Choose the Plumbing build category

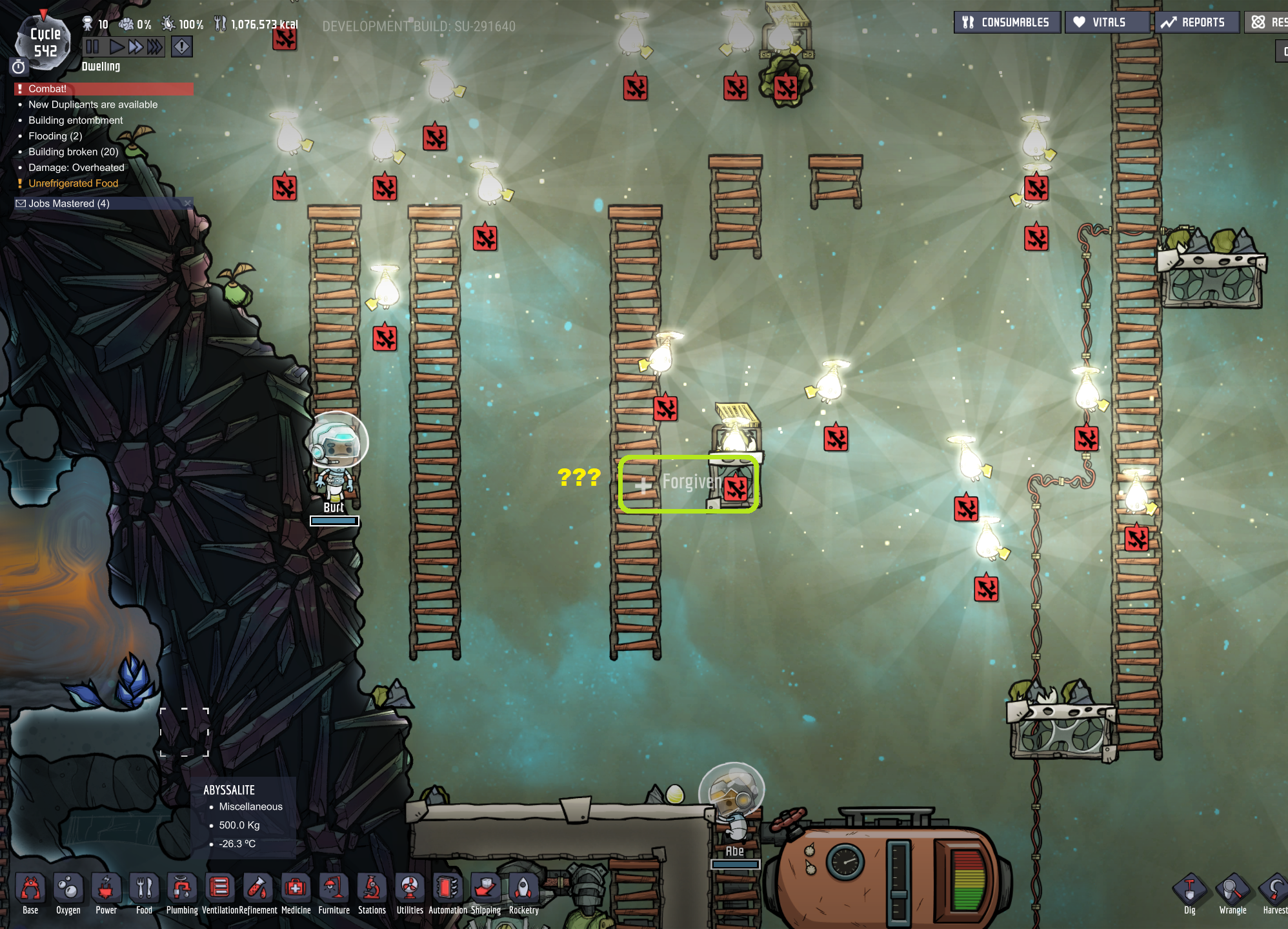182,894
